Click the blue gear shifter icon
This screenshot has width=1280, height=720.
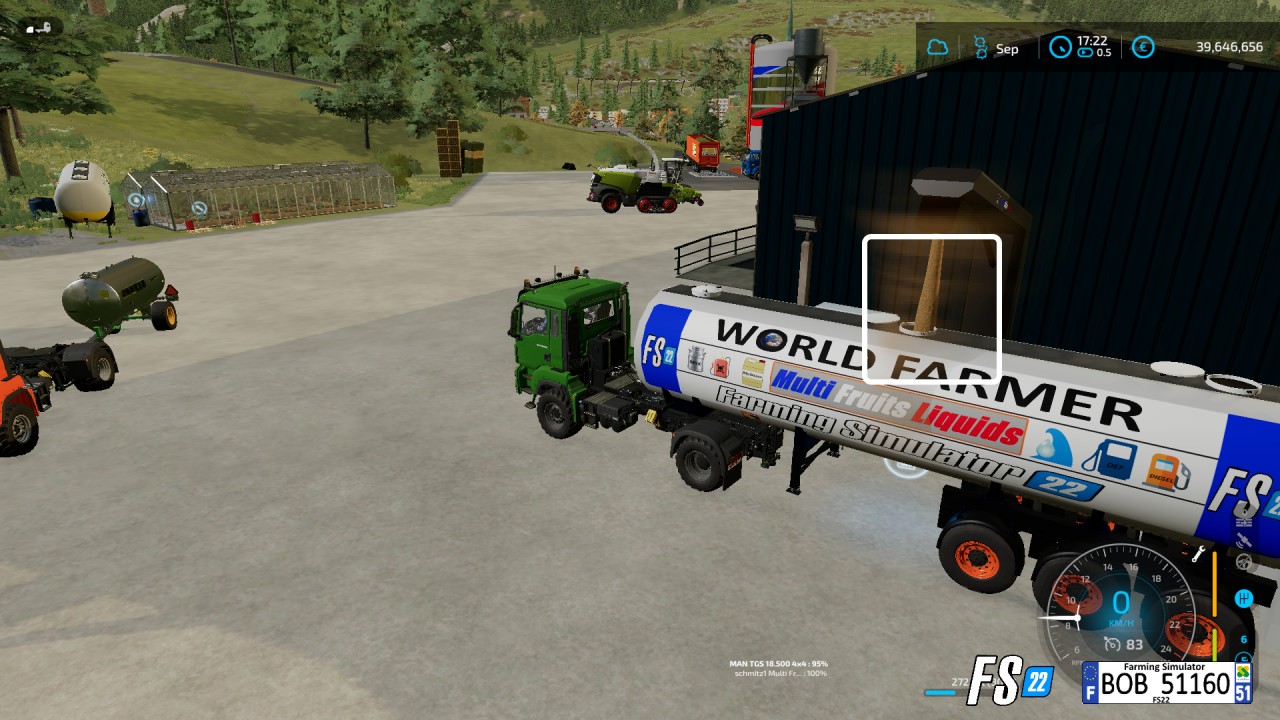[x=1244, y=598]
